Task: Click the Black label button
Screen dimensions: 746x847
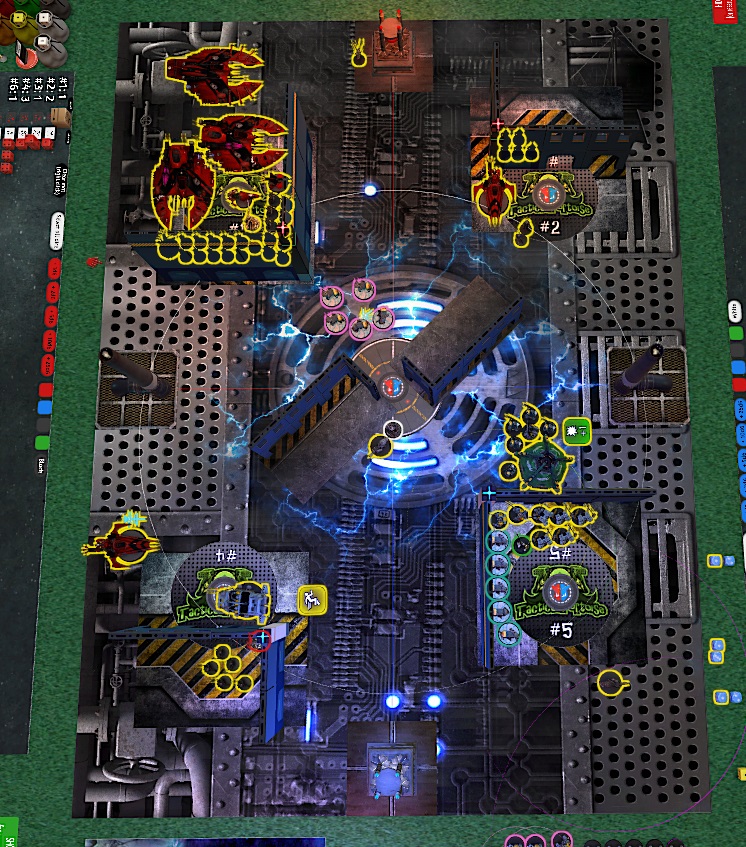Action: click(41, 464)
